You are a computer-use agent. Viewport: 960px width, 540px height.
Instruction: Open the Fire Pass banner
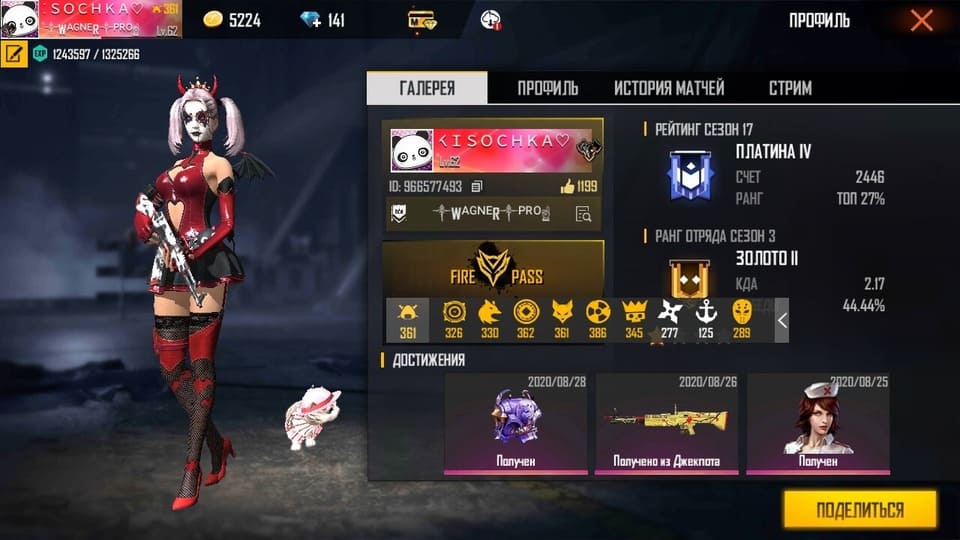[493, 266]
